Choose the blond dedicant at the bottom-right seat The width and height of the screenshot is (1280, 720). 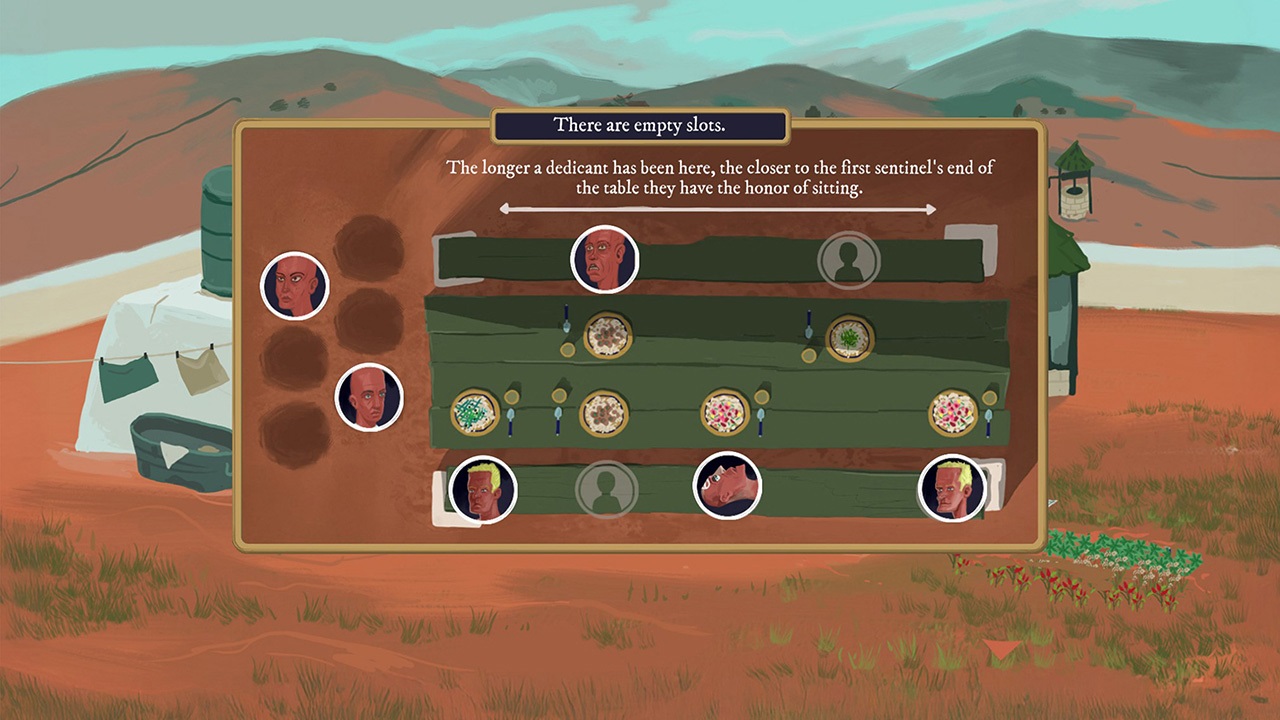(951, 489)
